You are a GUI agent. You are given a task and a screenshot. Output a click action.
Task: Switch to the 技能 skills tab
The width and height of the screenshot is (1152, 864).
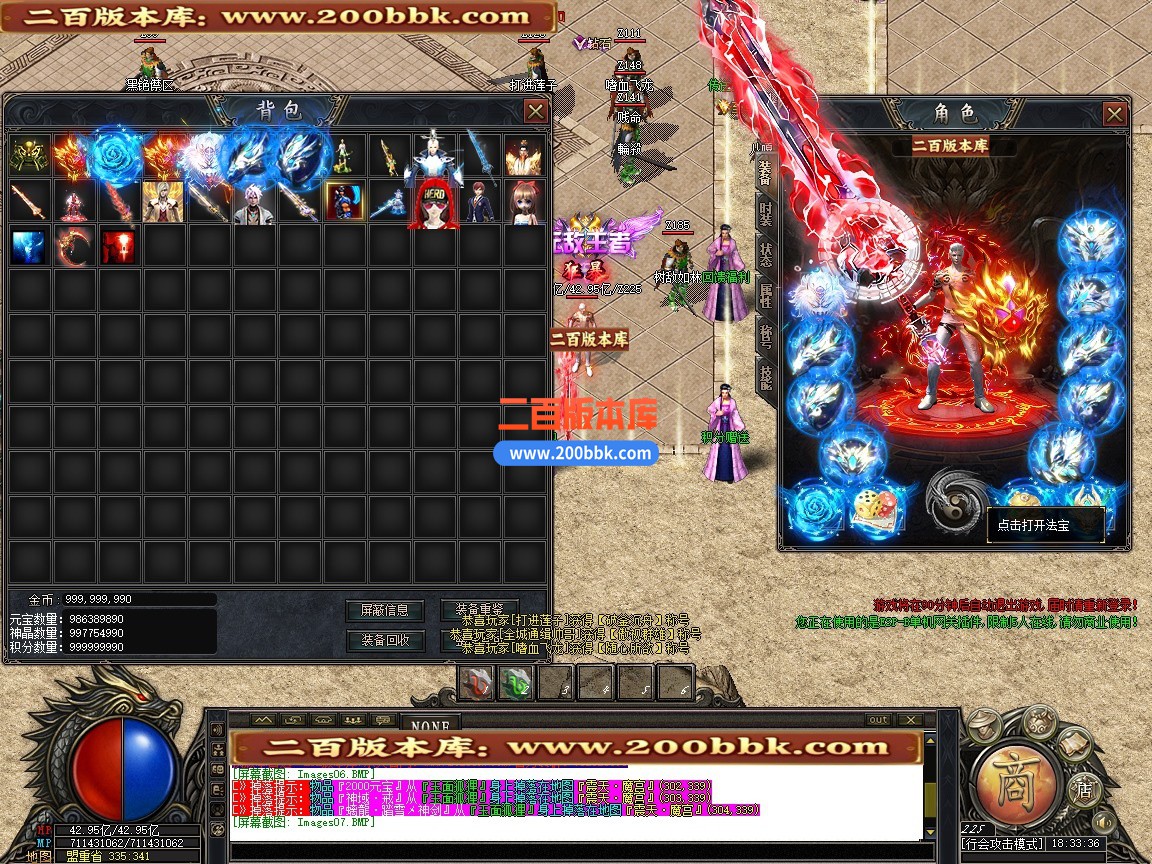point(765,376)
